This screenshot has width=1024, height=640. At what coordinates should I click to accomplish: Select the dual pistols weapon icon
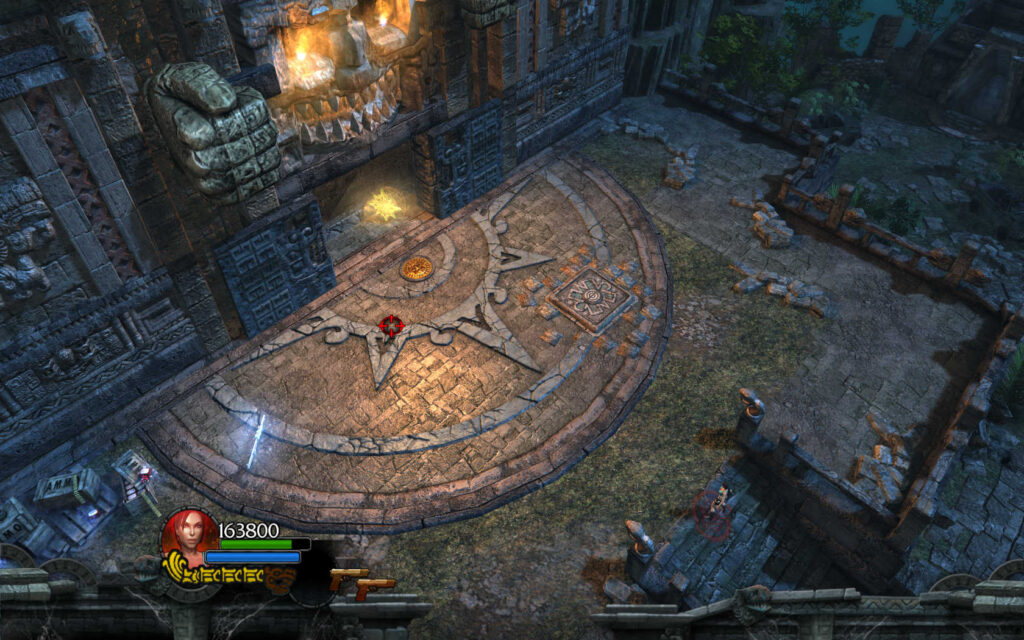click(x=361, y=584)
